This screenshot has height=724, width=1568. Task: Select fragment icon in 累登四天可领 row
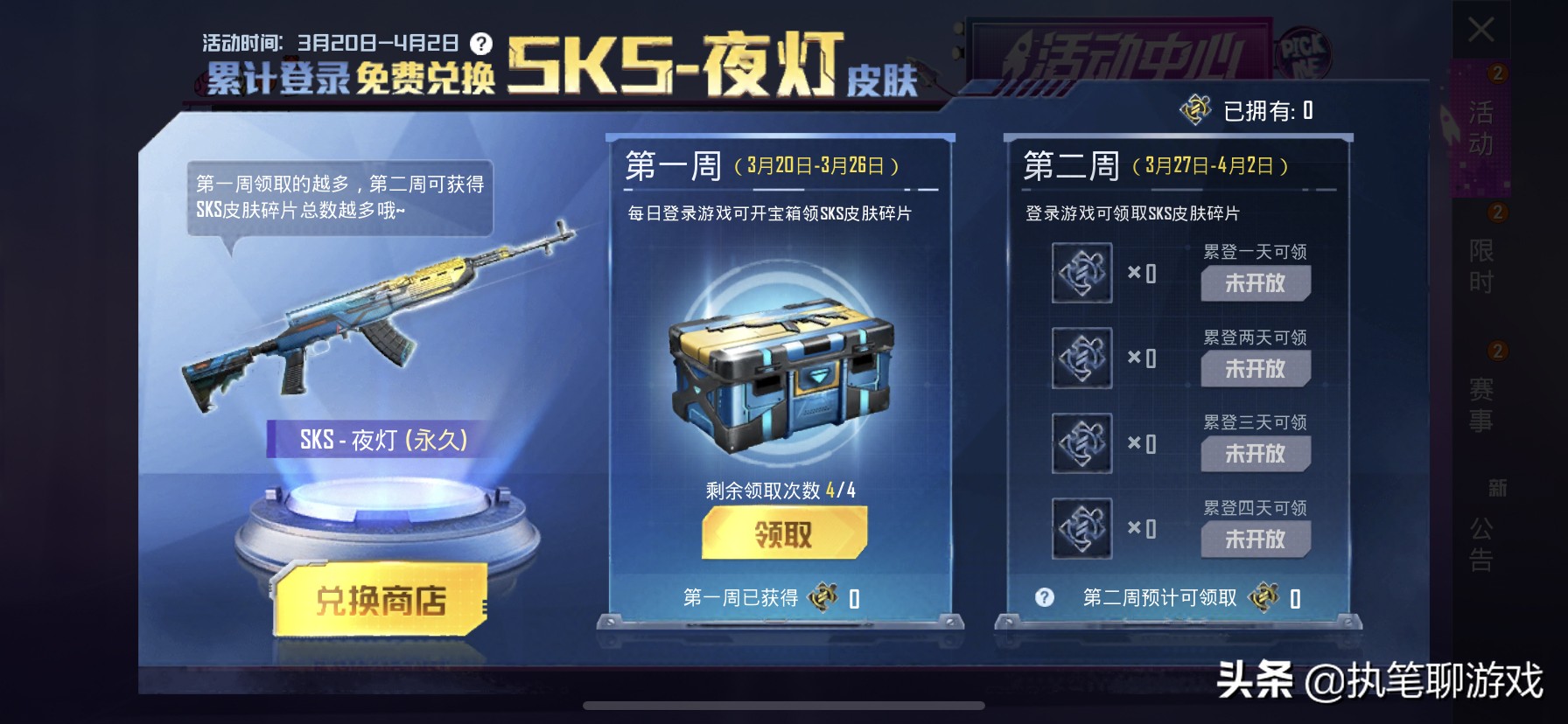tap(1081, 528)
